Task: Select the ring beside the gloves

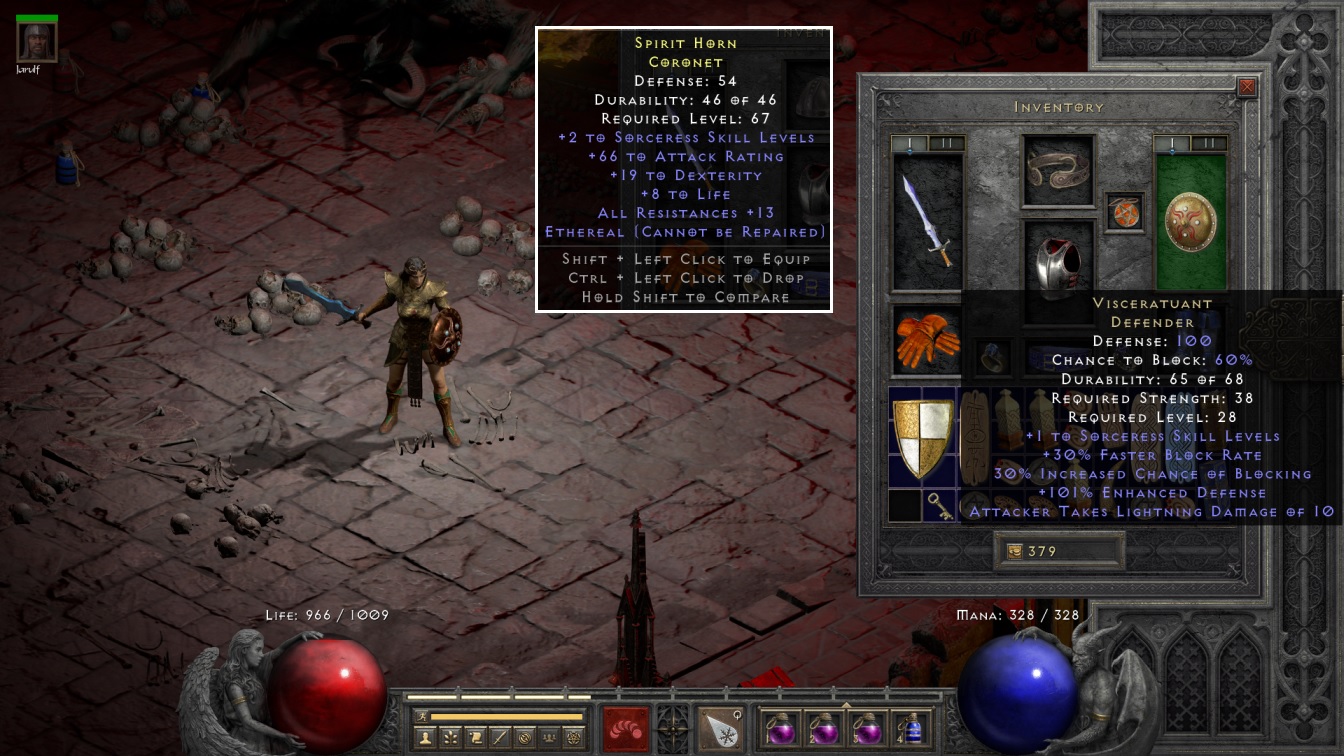Action: point(992,356)
